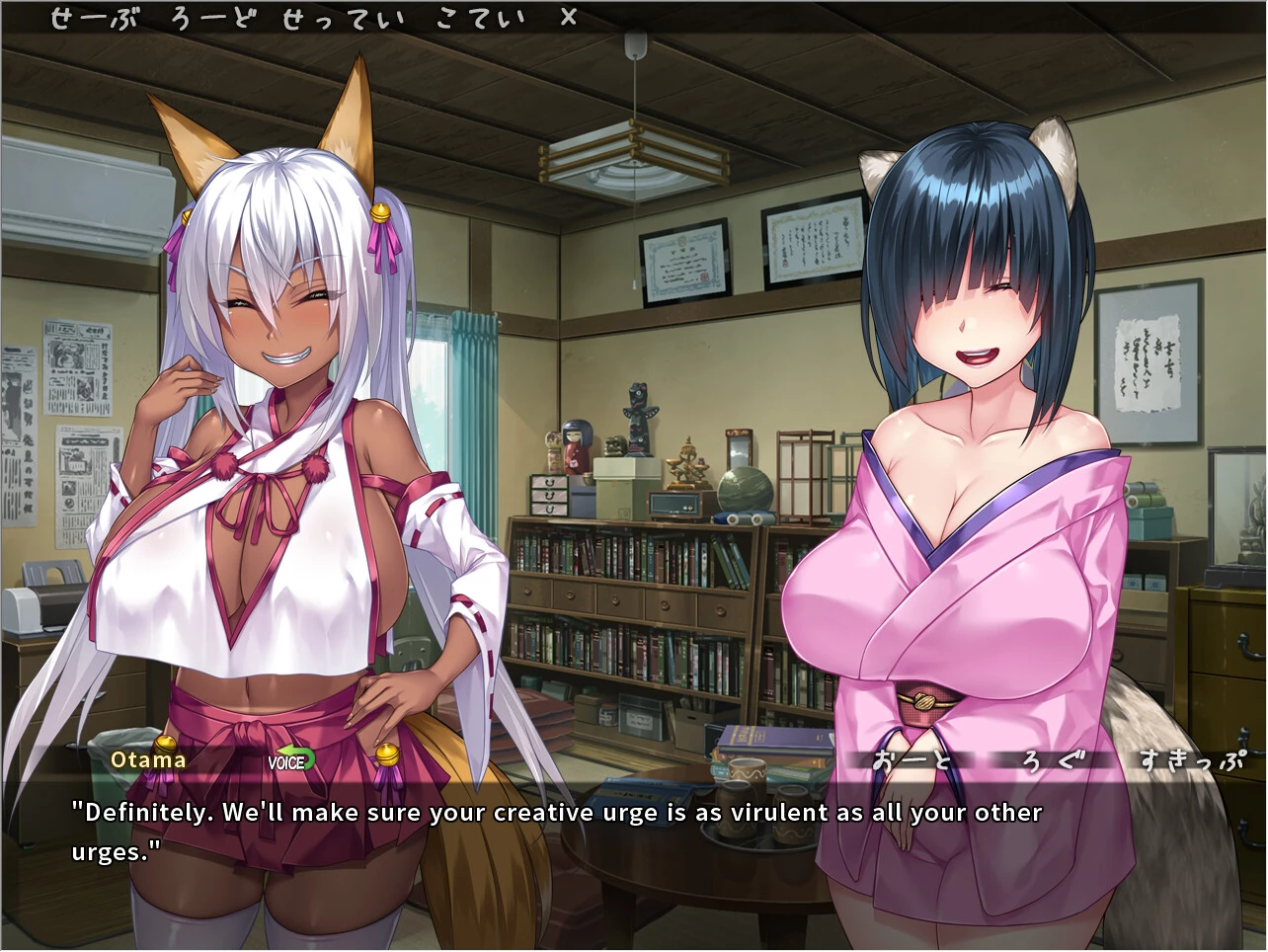Open the ろぐ (Log) backlog
This screenshot has width=1268, height=952.
pos(1054,760)
